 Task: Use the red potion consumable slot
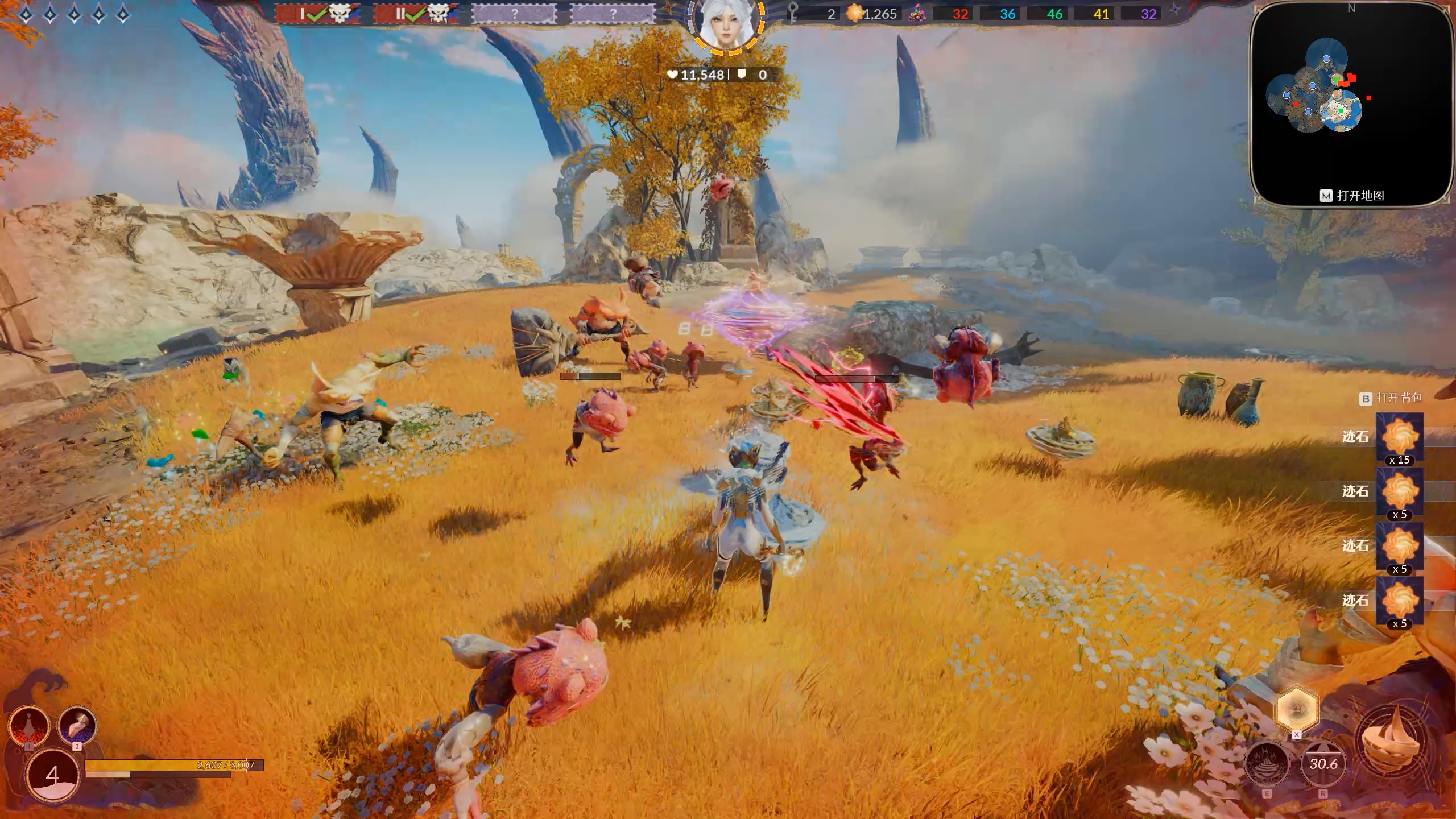coord(29,725)
